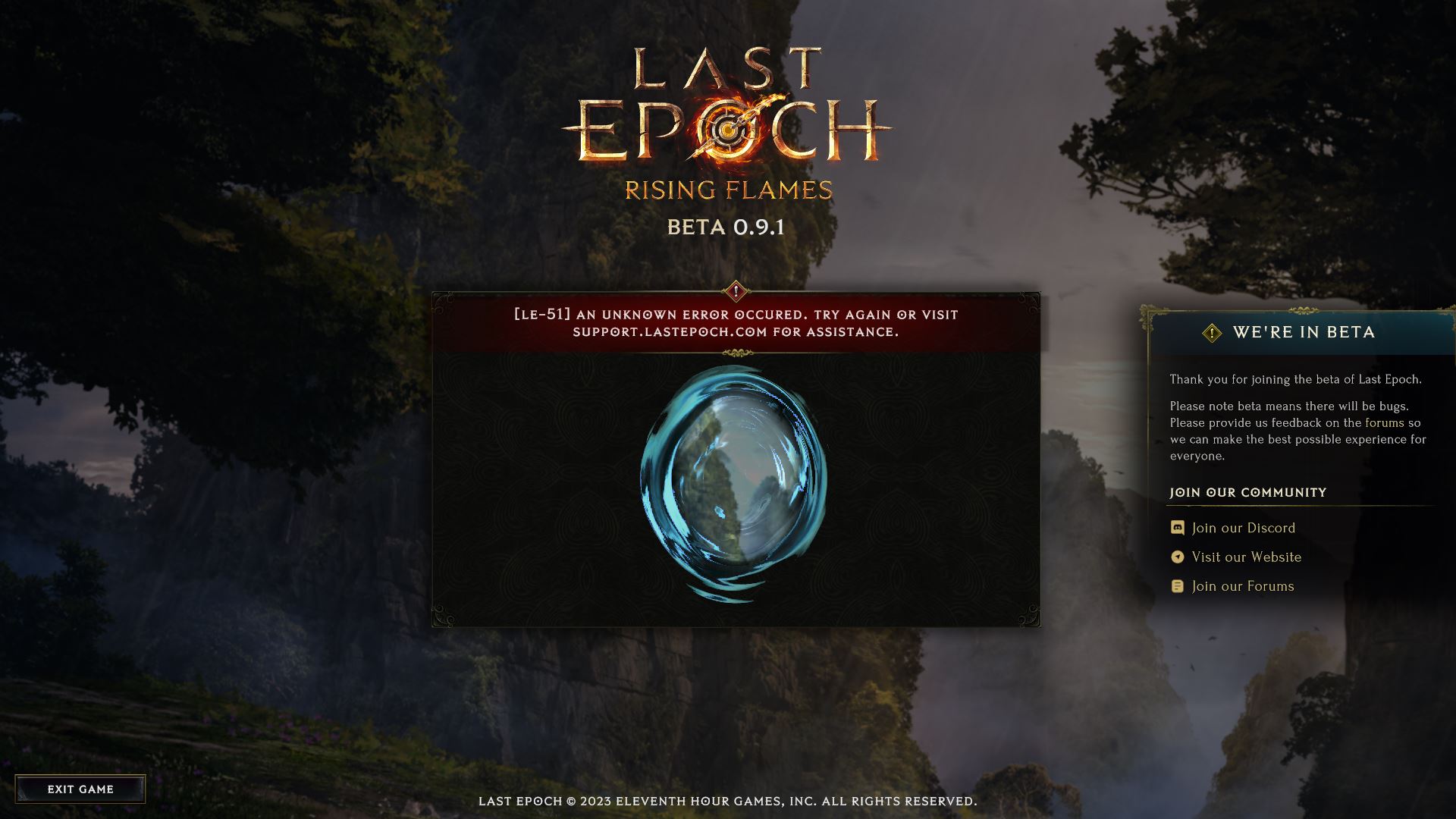1456x819 pixels.
Task: Click the forums document icon
Action: click(1178, 585)
